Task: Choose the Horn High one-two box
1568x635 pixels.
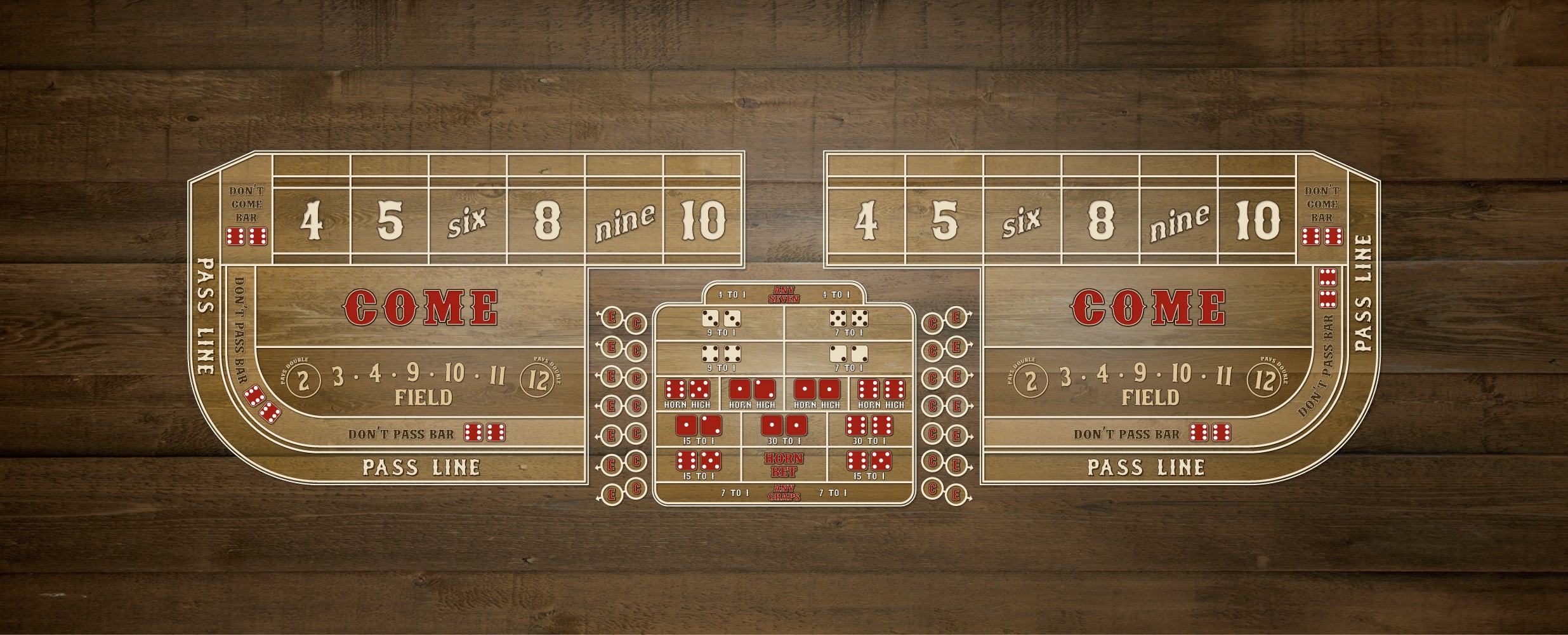Action: click(x=752, y=394)
